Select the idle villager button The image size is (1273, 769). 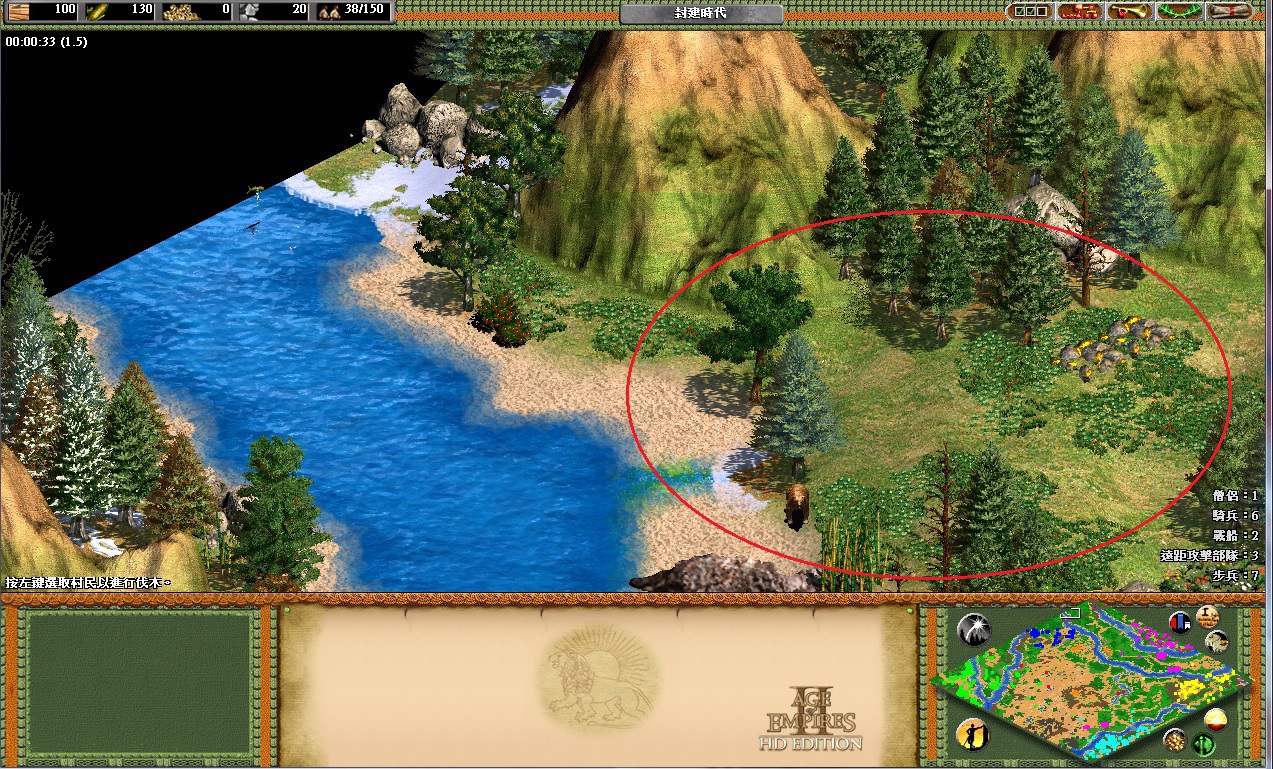tap(972, 735)
